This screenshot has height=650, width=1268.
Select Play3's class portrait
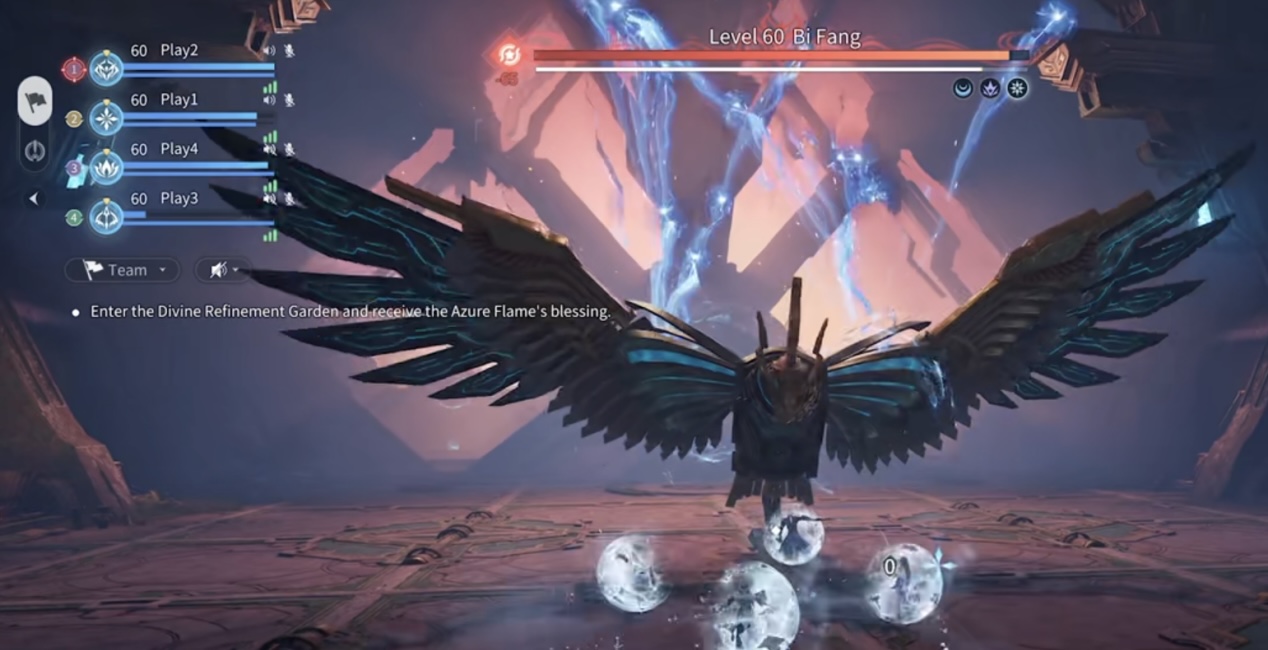click(x=107, y=216)
